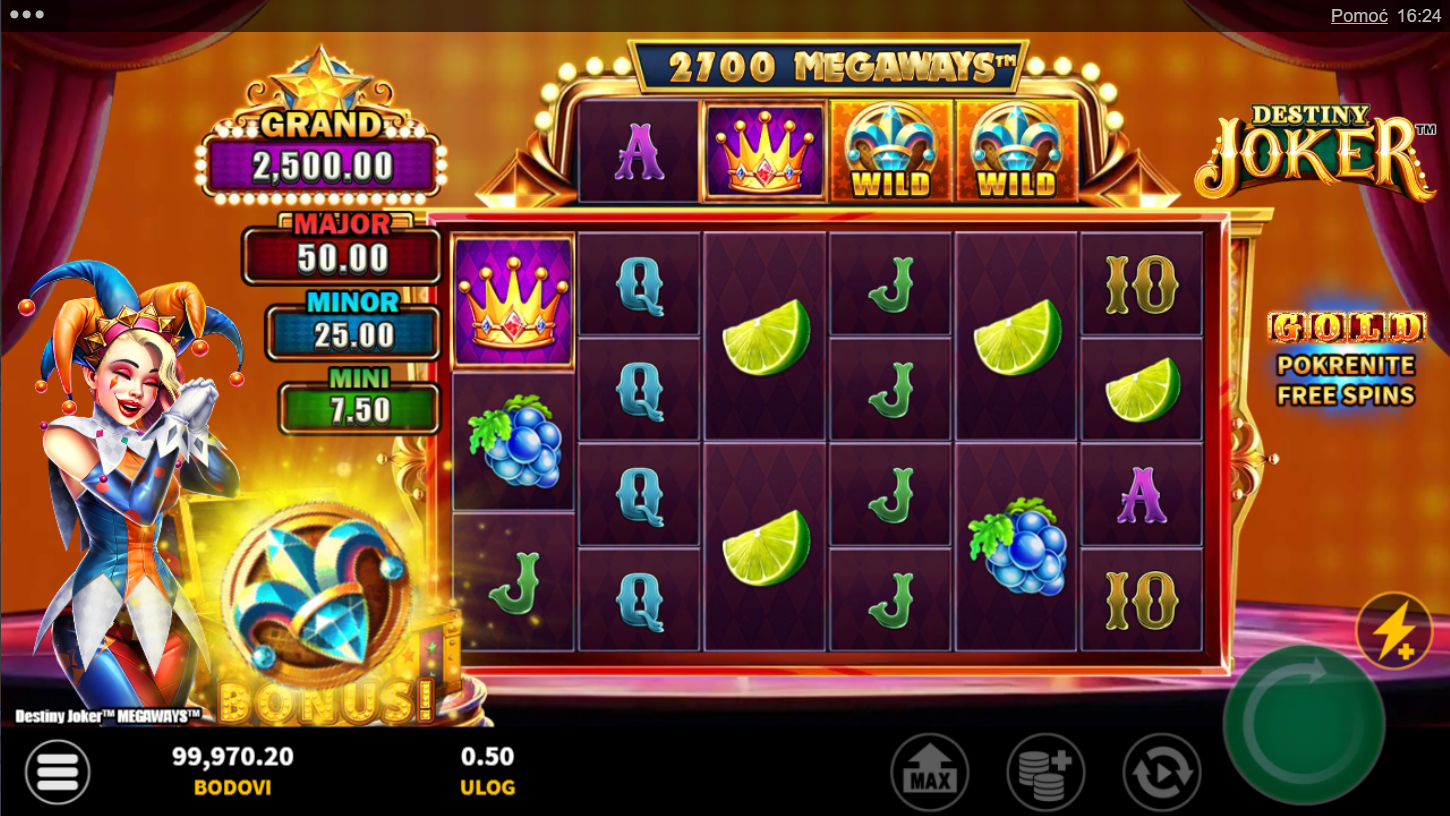This screenshot has width=1450, height=816.
Task: Toggle the lightning bolt turbo spin
Action: pyautogui.click(x=1394, y=632)
